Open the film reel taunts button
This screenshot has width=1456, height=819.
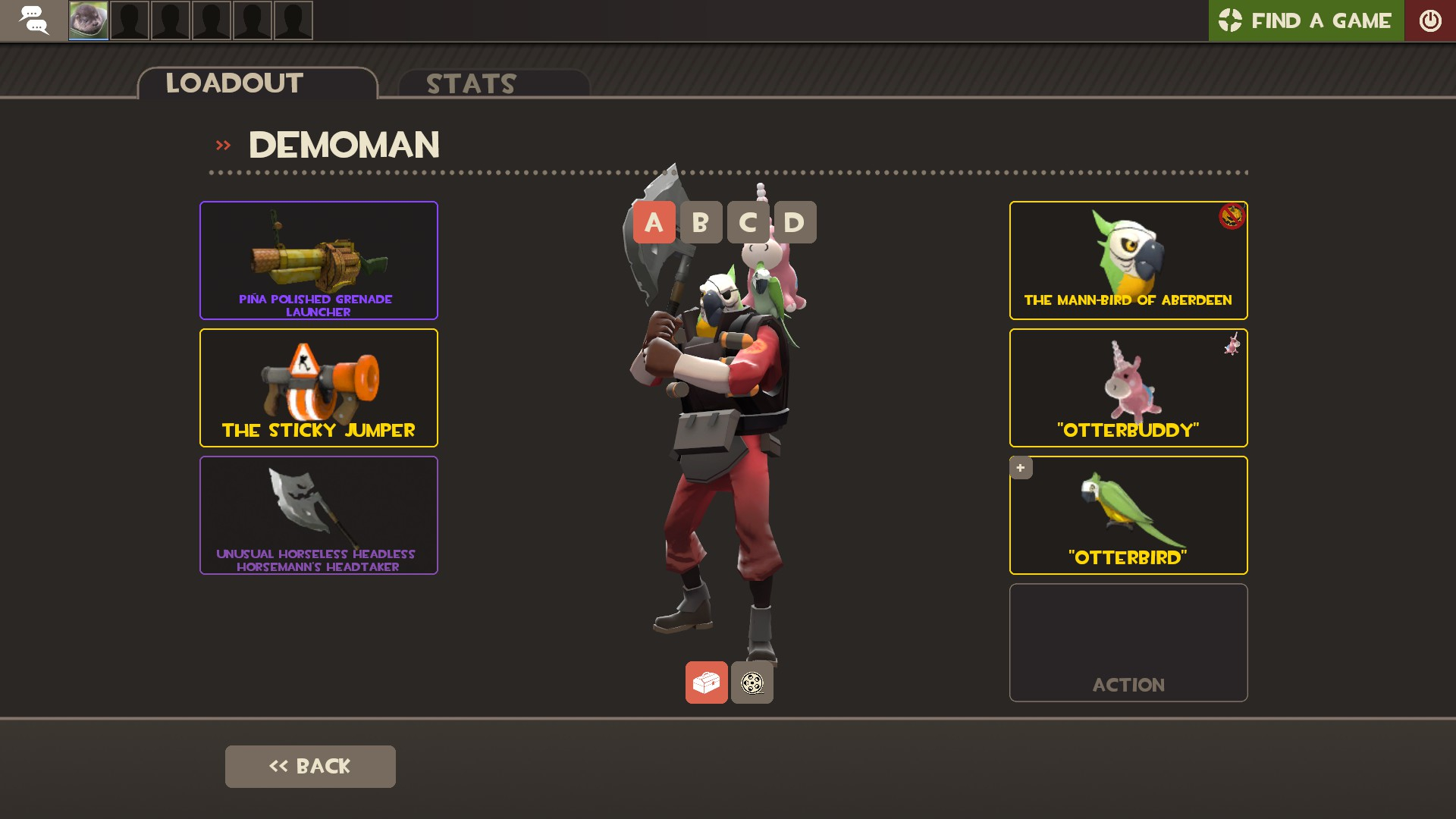pyautogui.click(x=752, y=682)
